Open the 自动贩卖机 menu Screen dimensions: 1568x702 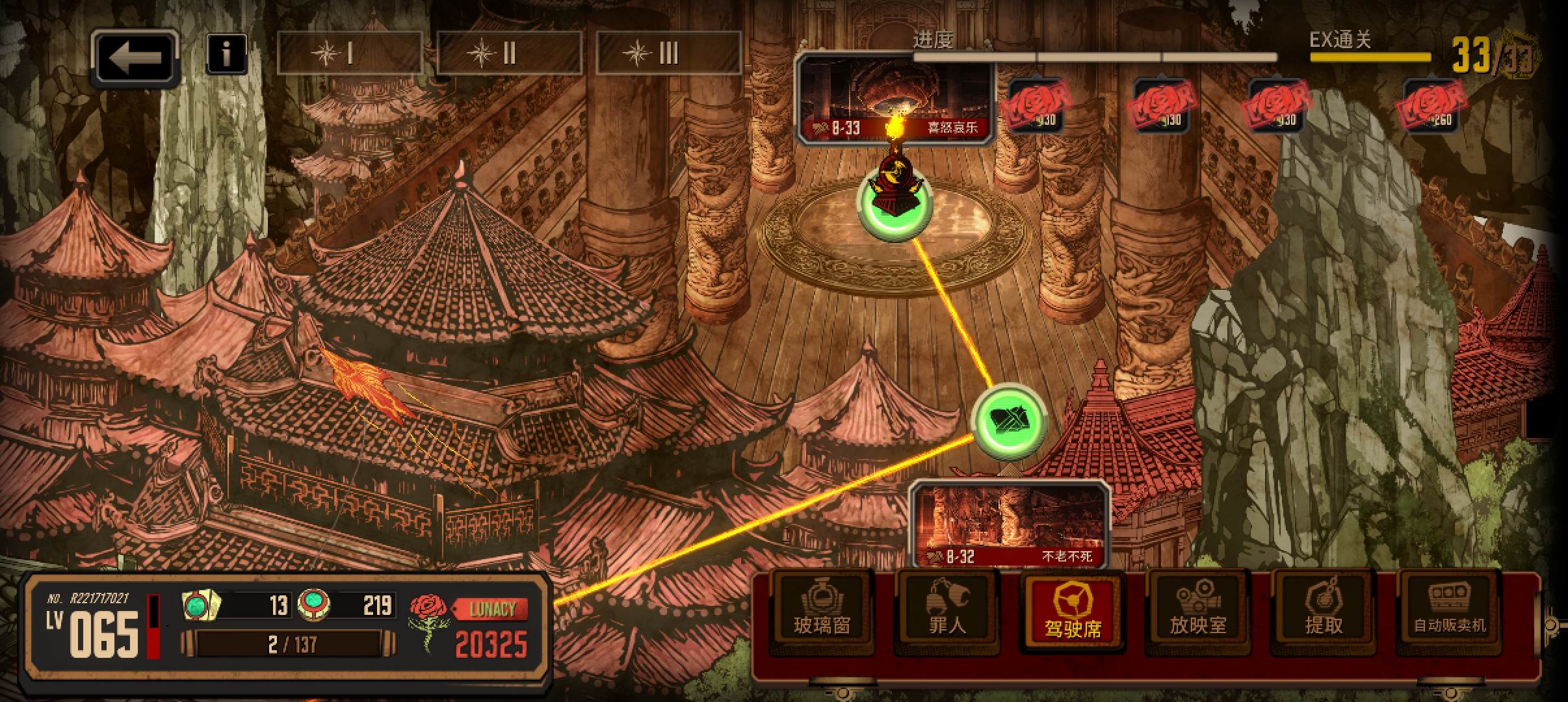(x=1449, y=612)
